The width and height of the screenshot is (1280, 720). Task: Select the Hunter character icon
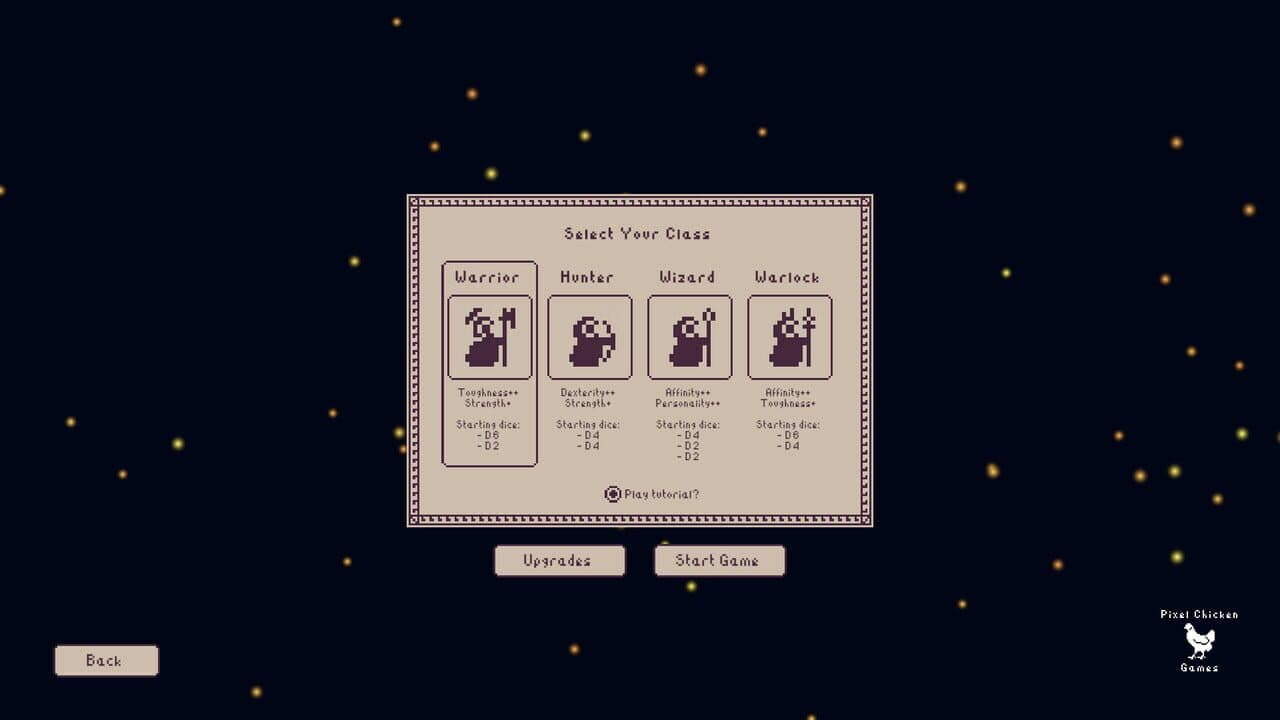coord(589,336)
